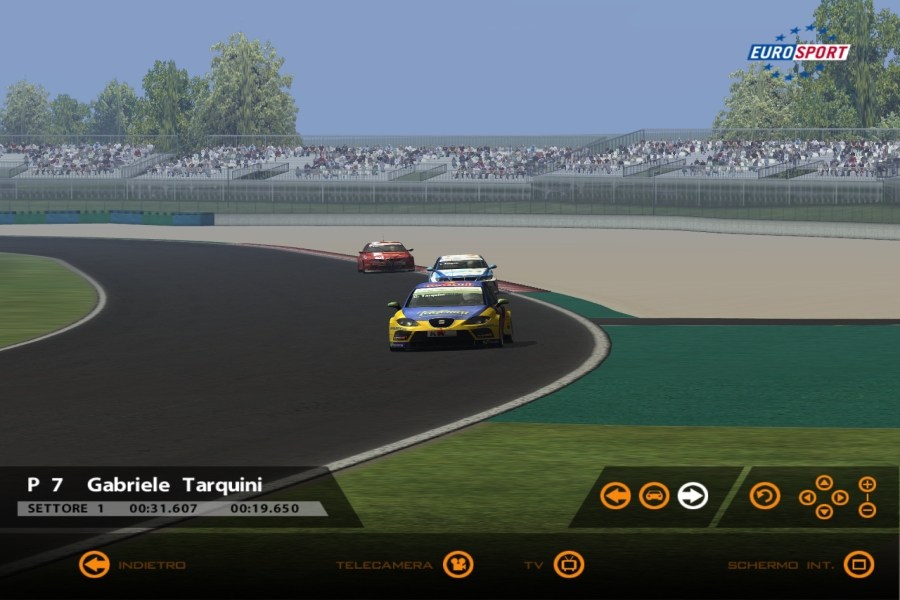The image size is (900, 600).
Task: Reset the camera with the circular arrow
Action: pos(765,496)
